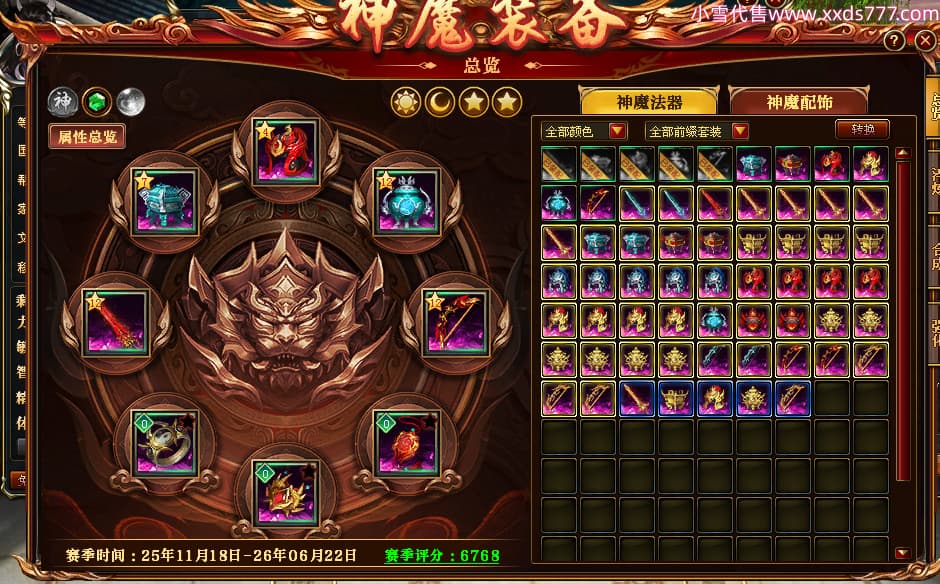Open the 全部颜色 colour filter dropdown
Viewport: 940px width, 584px height.
[584, 131]
